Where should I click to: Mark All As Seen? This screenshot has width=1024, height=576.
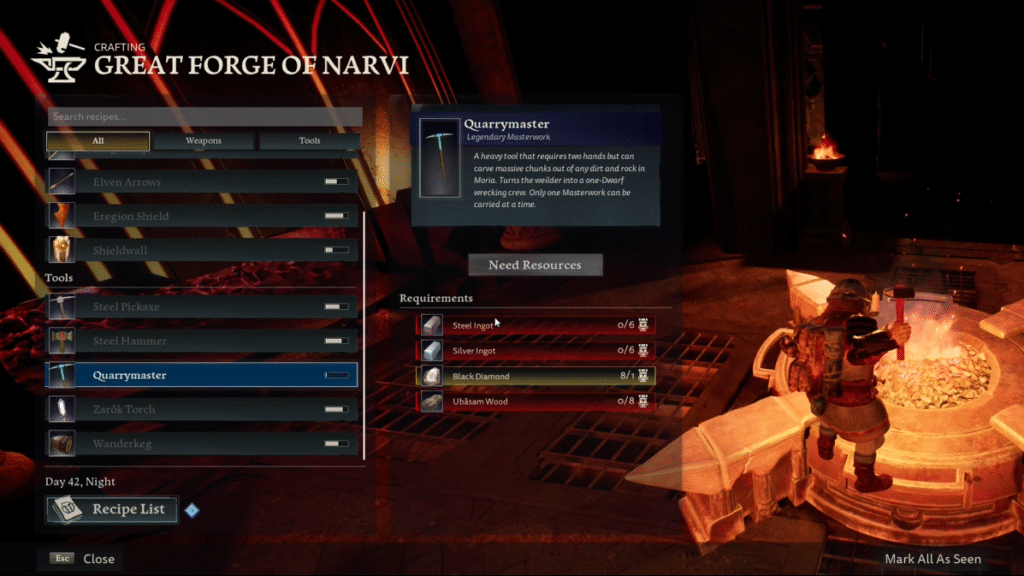pyautogui.click(x=932, y=559)
